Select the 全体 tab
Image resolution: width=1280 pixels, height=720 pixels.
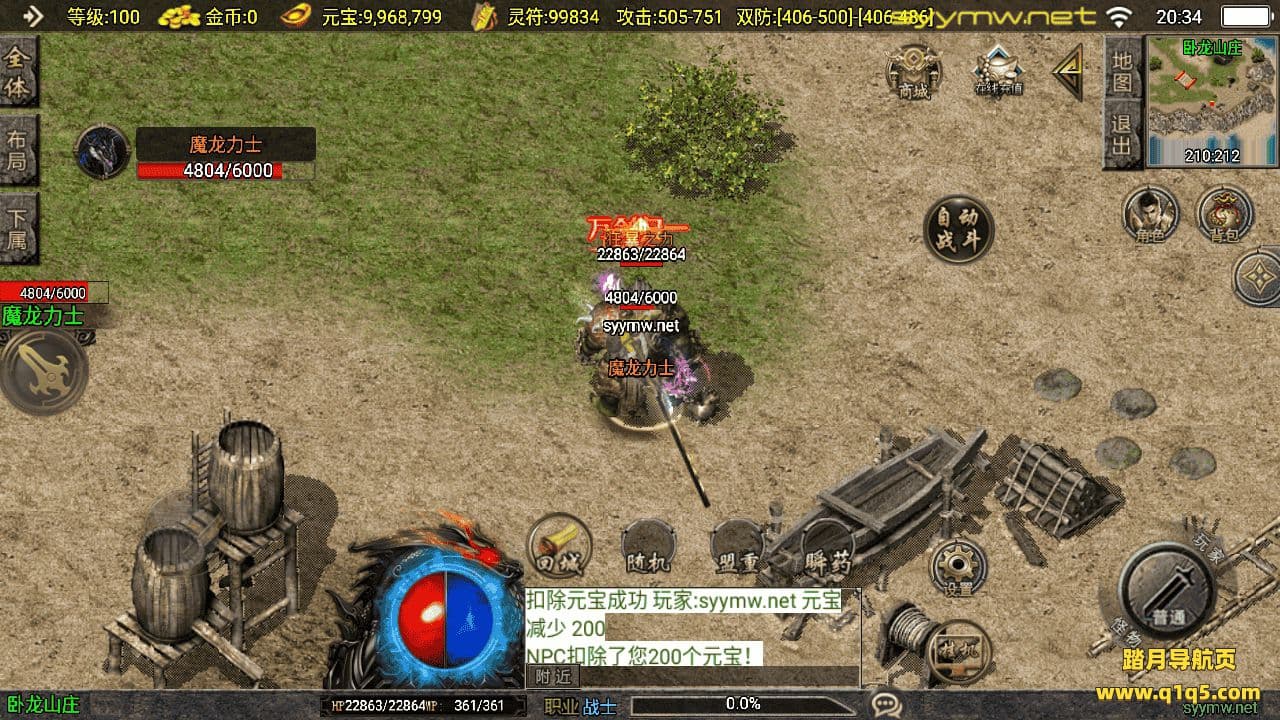pos(17,73)
